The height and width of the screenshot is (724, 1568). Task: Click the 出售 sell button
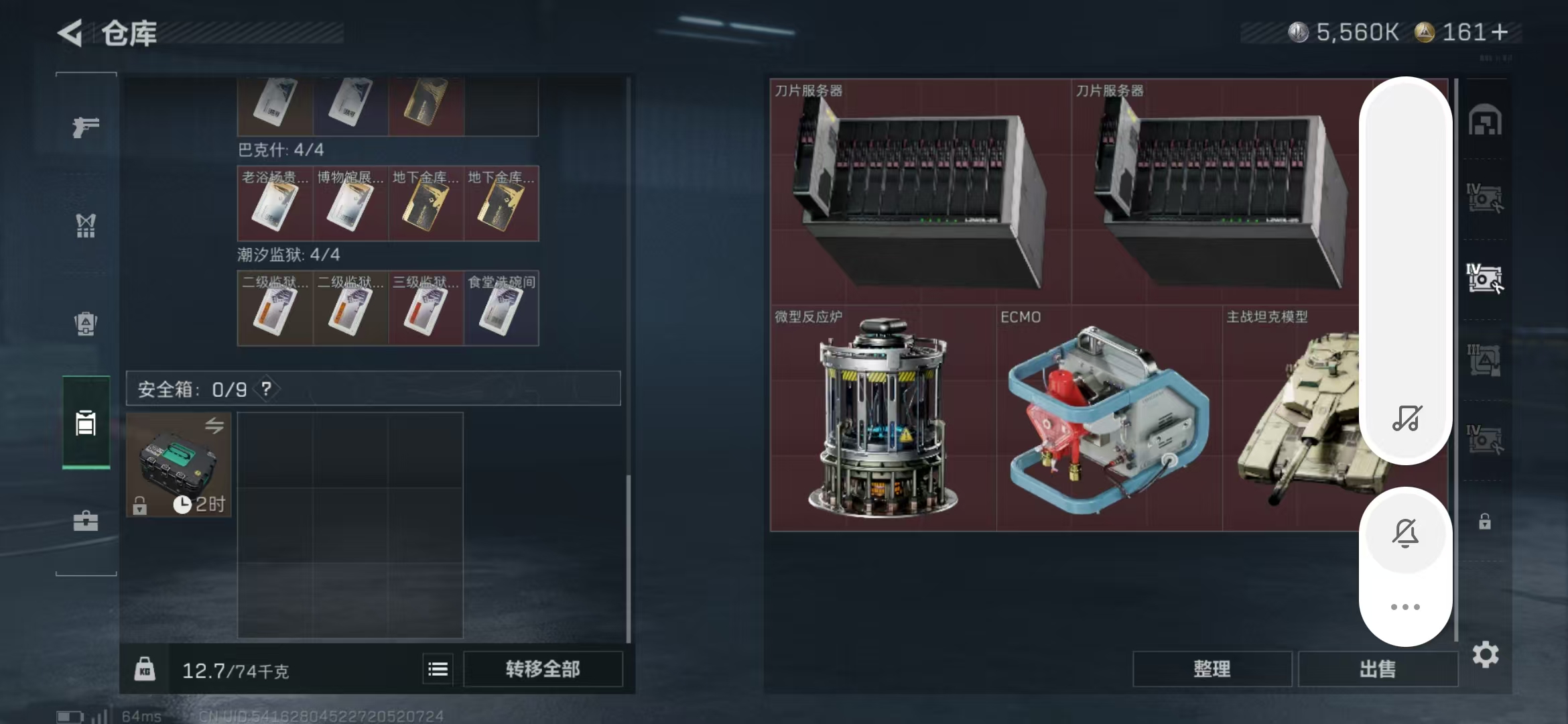(x=1378, y=669)
